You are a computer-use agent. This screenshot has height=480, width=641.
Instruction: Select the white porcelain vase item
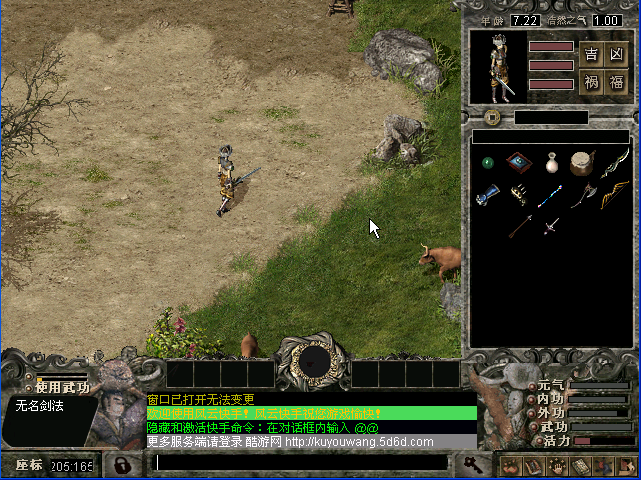click(x=551, y=163)
